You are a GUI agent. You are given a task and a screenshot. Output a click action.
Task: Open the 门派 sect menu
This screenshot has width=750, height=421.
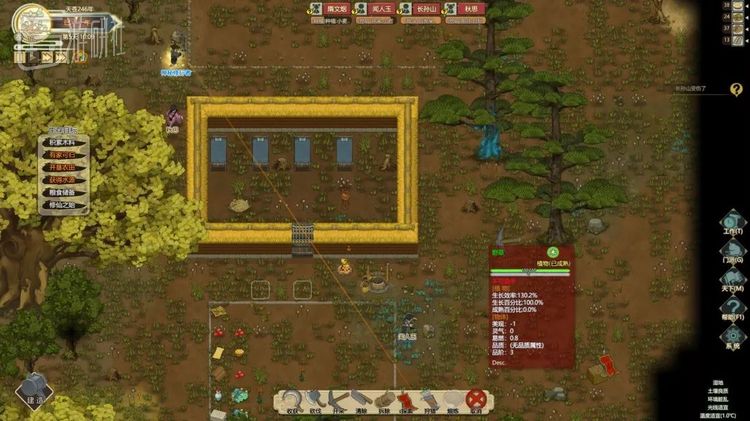point(733,255)
